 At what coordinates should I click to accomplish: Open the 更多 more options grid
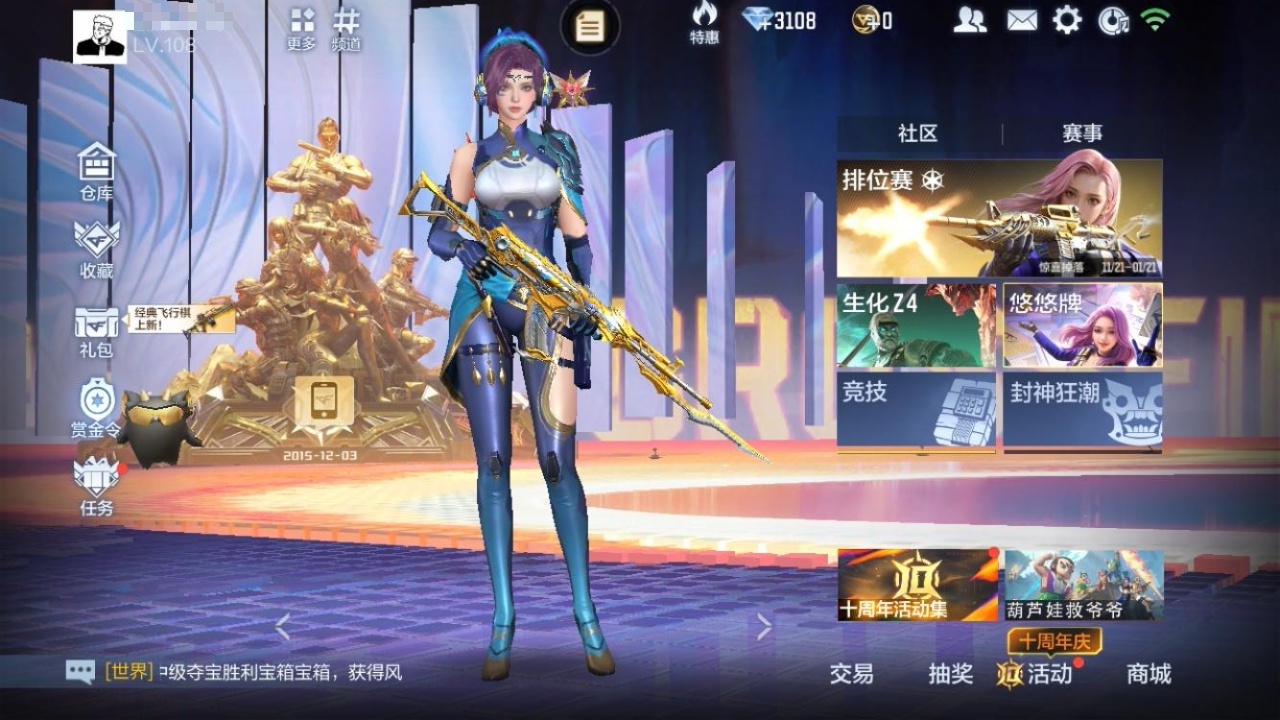[x=301, y=28]
